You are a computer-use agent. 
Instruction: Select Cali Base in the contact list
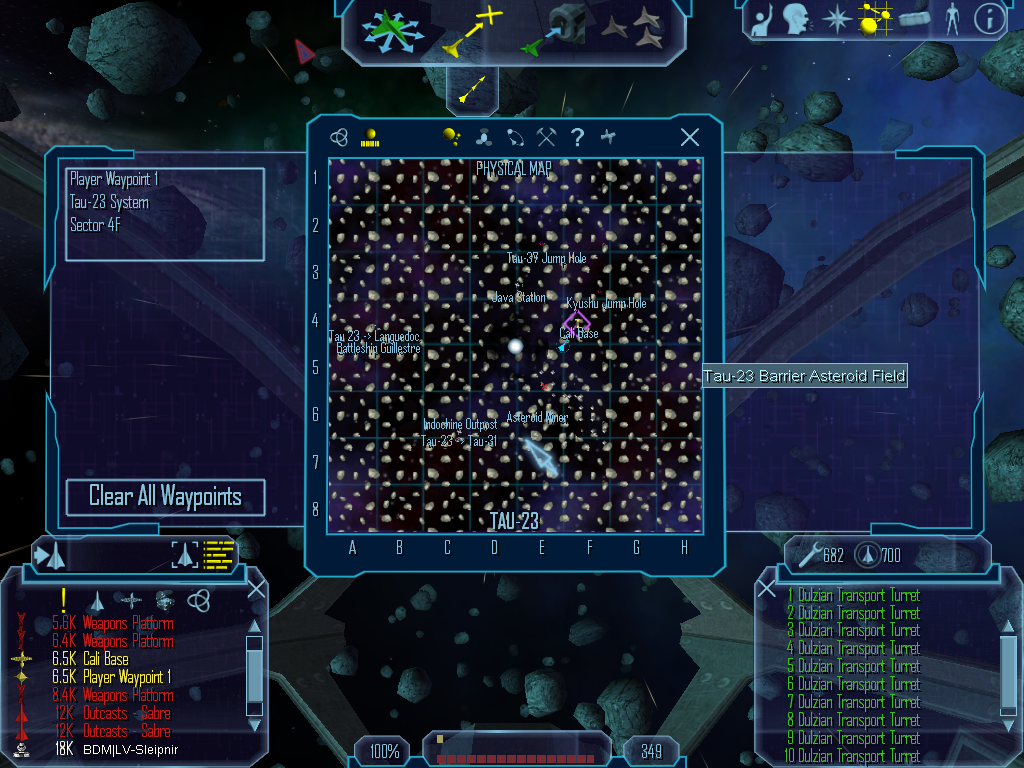[105, 659]
